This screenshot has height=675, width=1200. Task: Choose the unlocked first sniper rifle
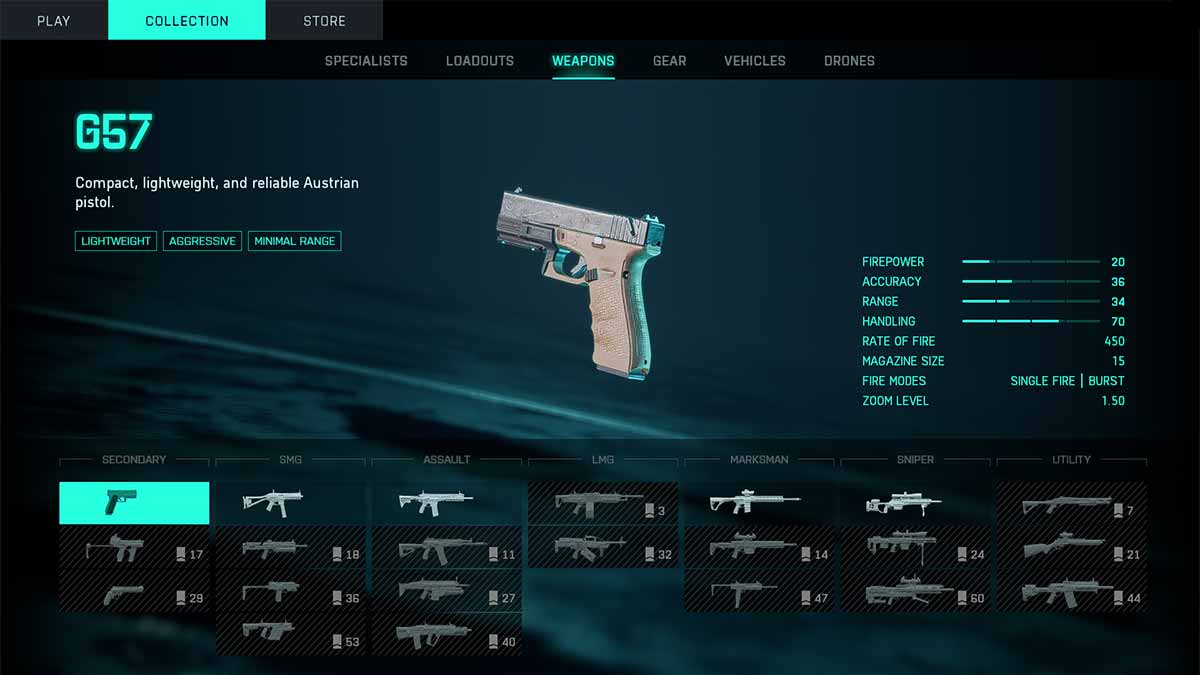[915, 503]
